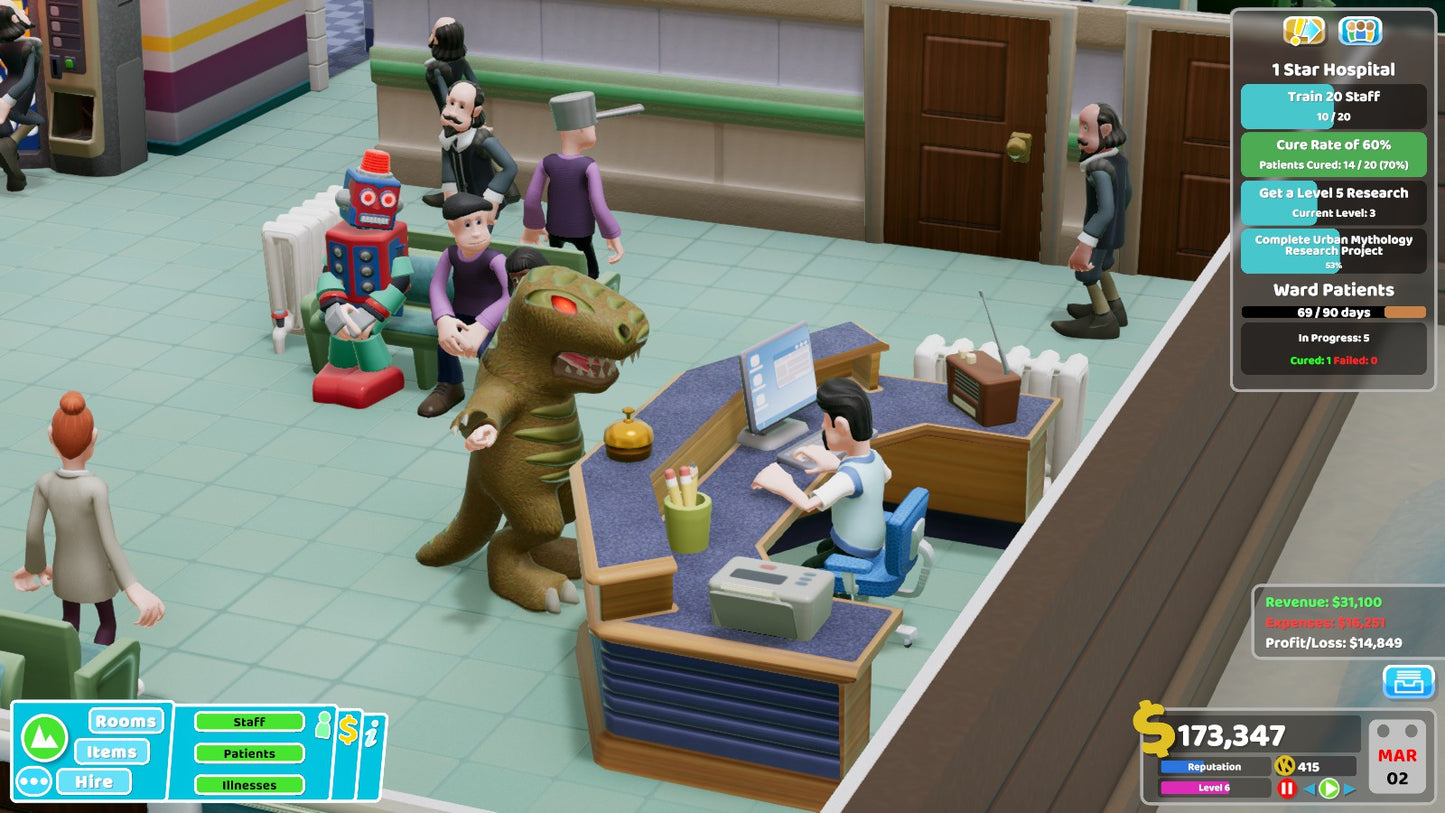This screenshot has width=1445, height=813.
Task: Toggle pause with the red pause button
Action: [1287, 787]
